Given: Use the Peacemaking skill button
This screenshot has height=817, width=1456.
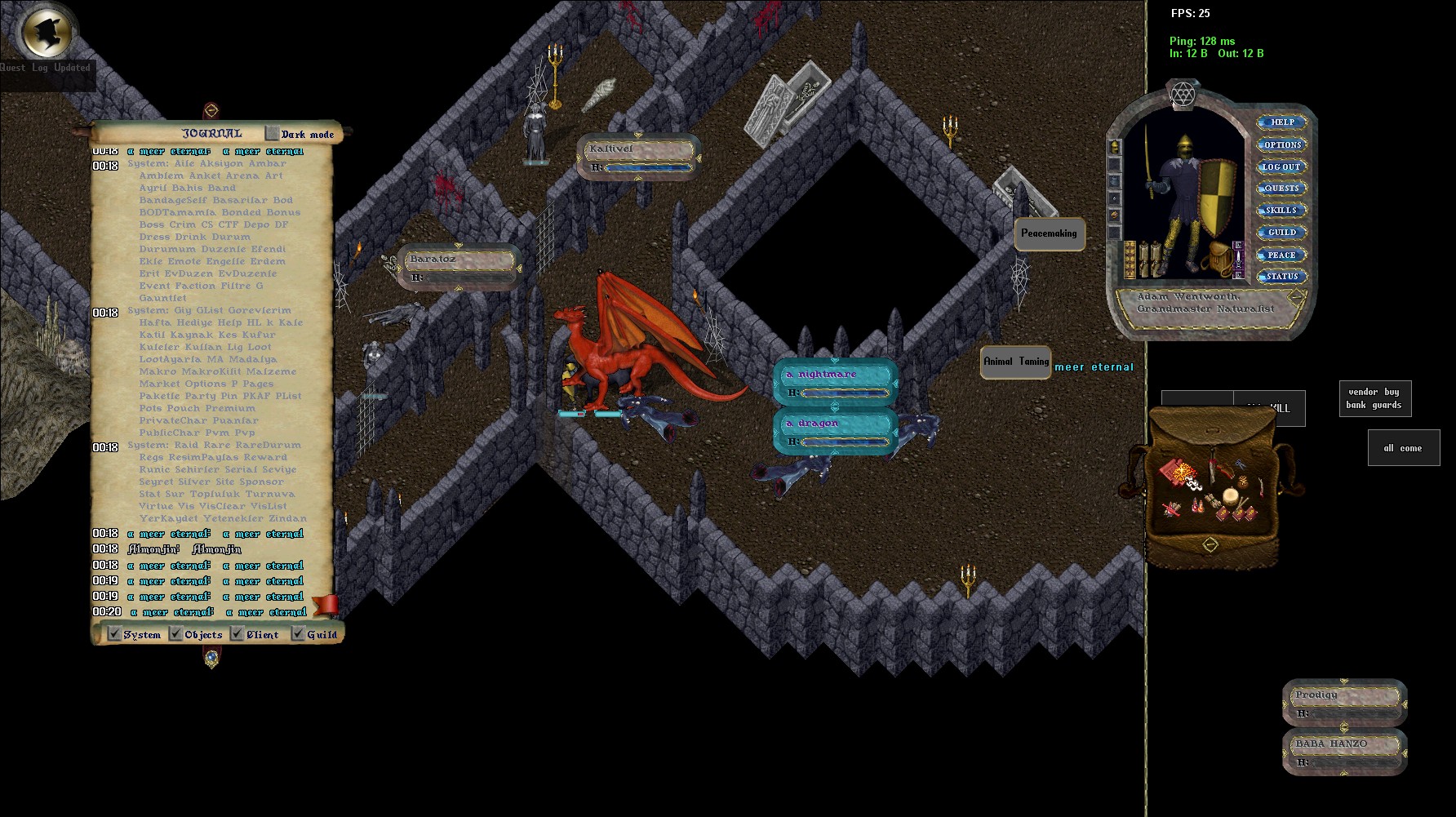Looking at the screenshot, I should pos(1049,233).
